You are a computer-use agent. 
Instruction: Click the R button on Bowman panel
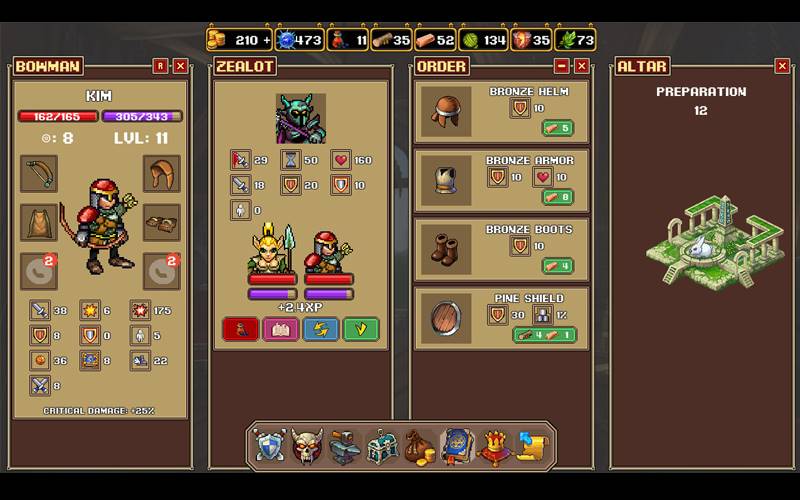160,66
